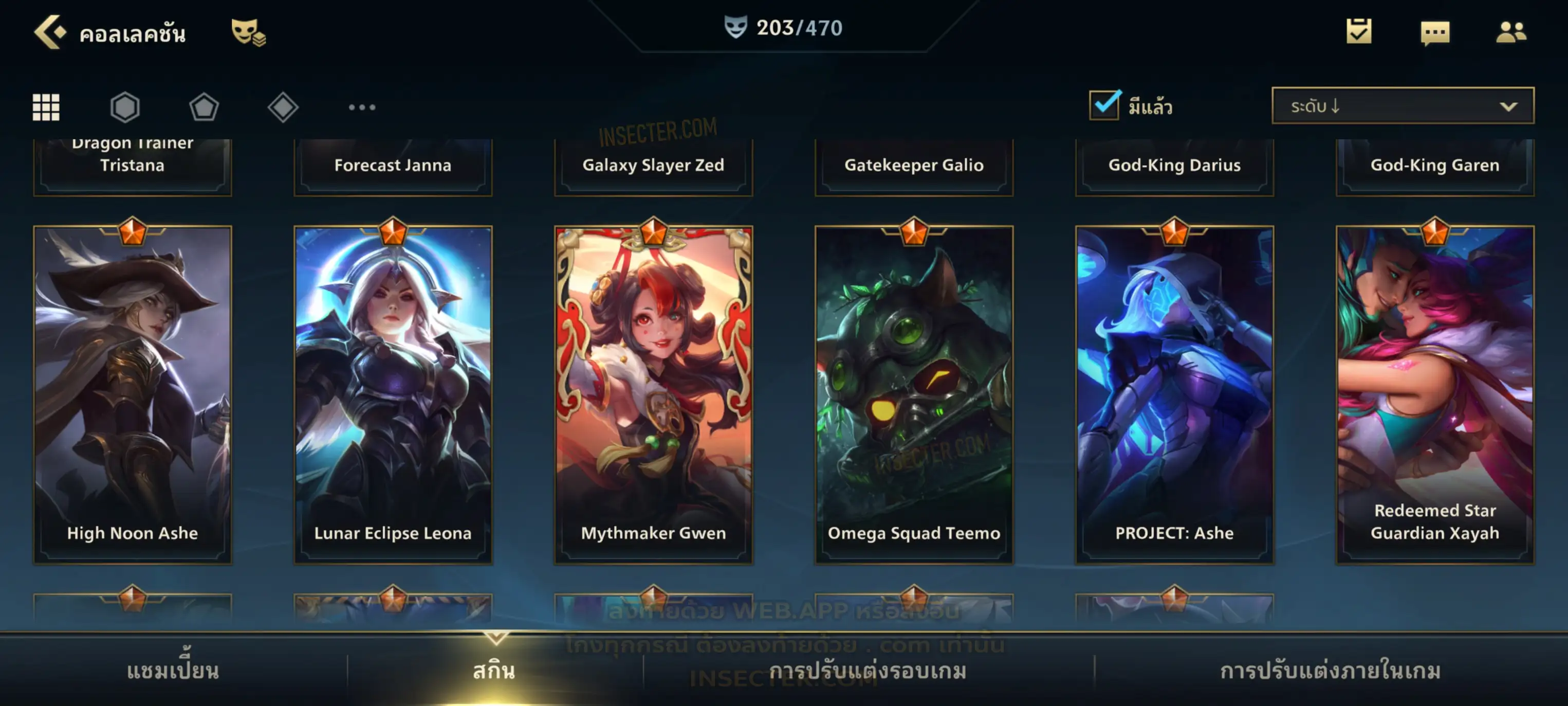Open the missions checklist icon
The height and width of the screenshot is (706, 1568).
point(1359,32)
